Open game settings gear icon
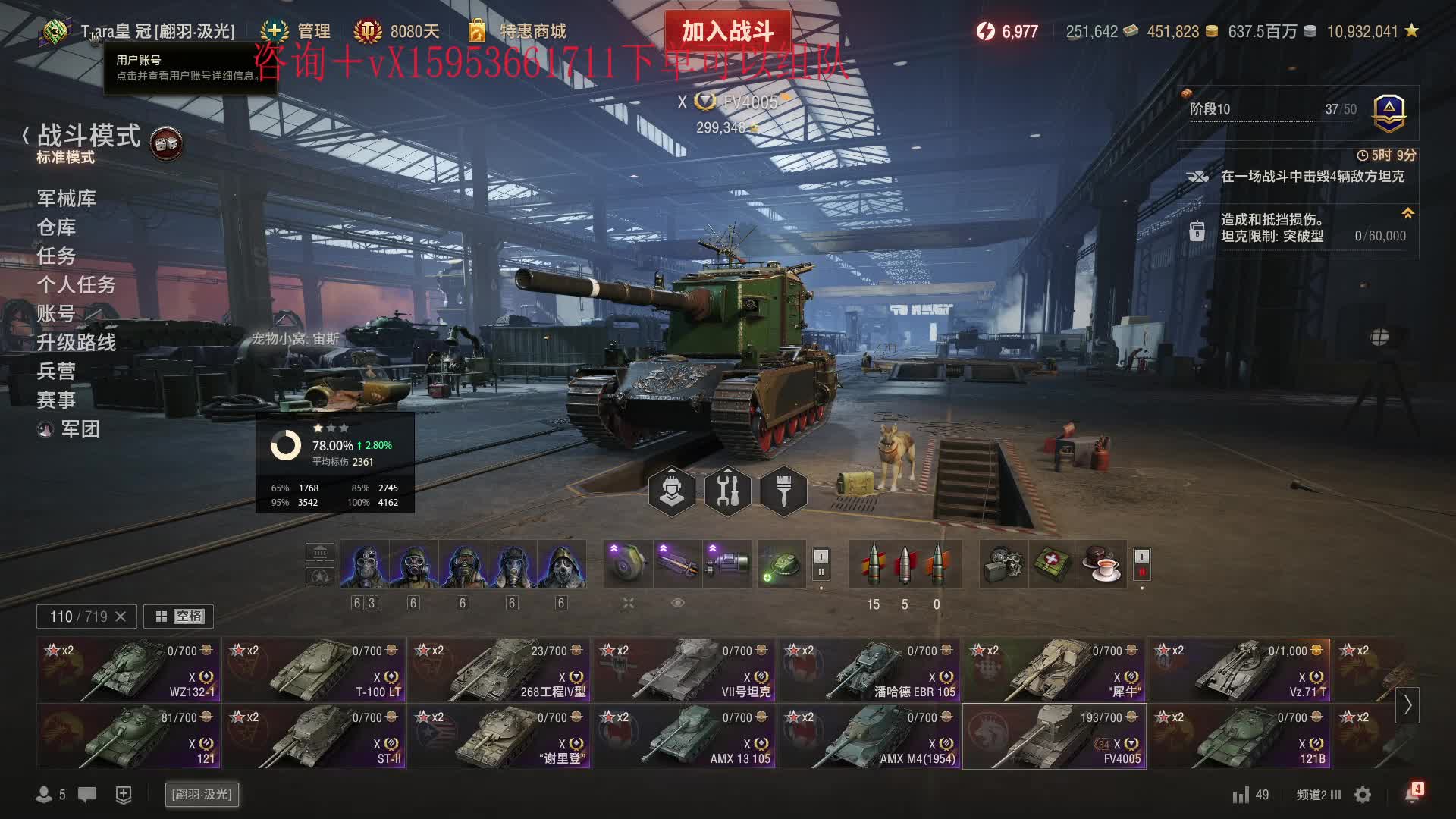 click(x=1363, y=795)
